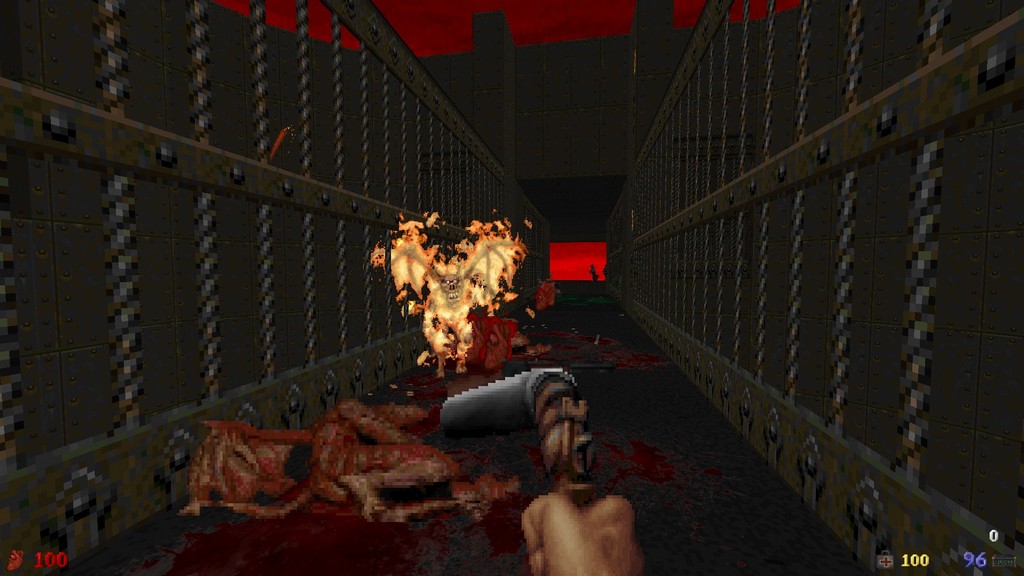Select the medkit icon beside the yellow 100
The height and width of the screenshot is (576, 1024).
(885, 560)
